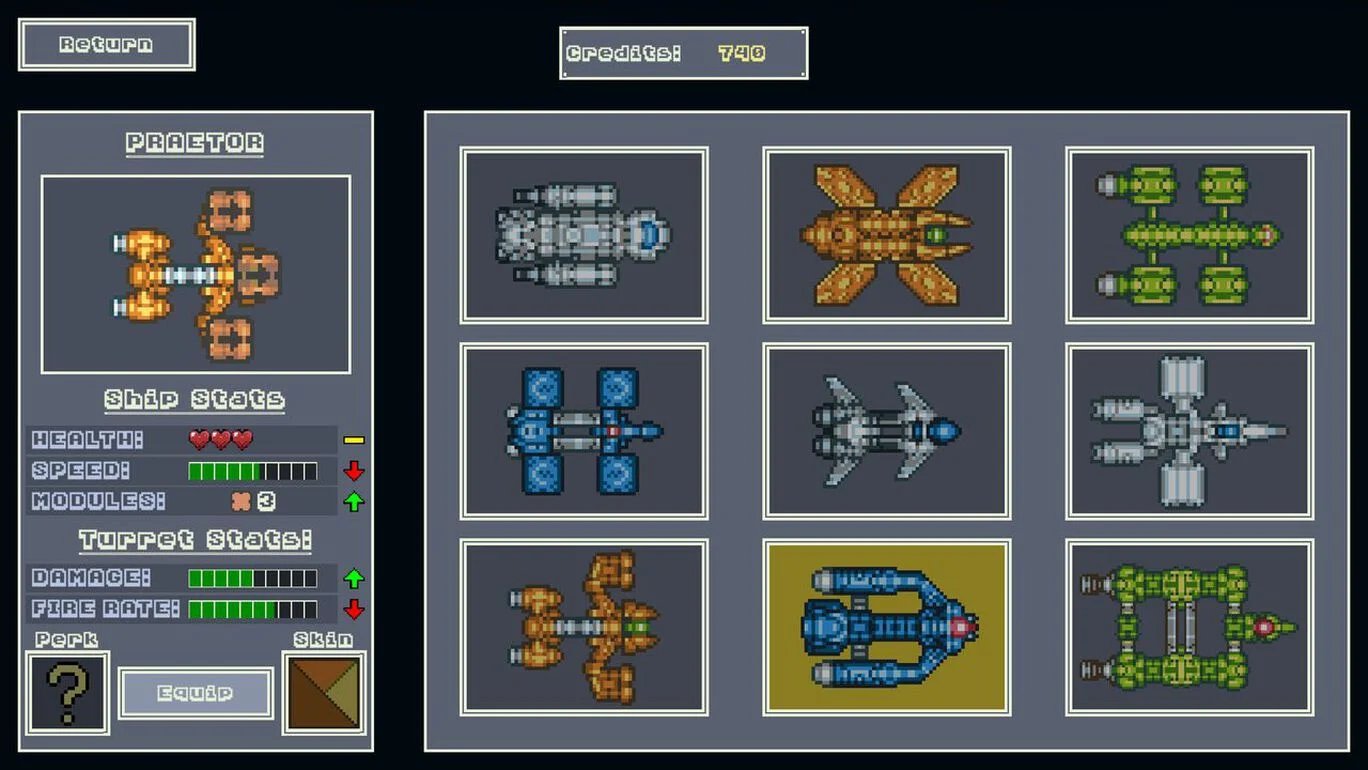Click the yellow Health indicator marker
The width and height of the screenshot is (1368, 770).
356,438
